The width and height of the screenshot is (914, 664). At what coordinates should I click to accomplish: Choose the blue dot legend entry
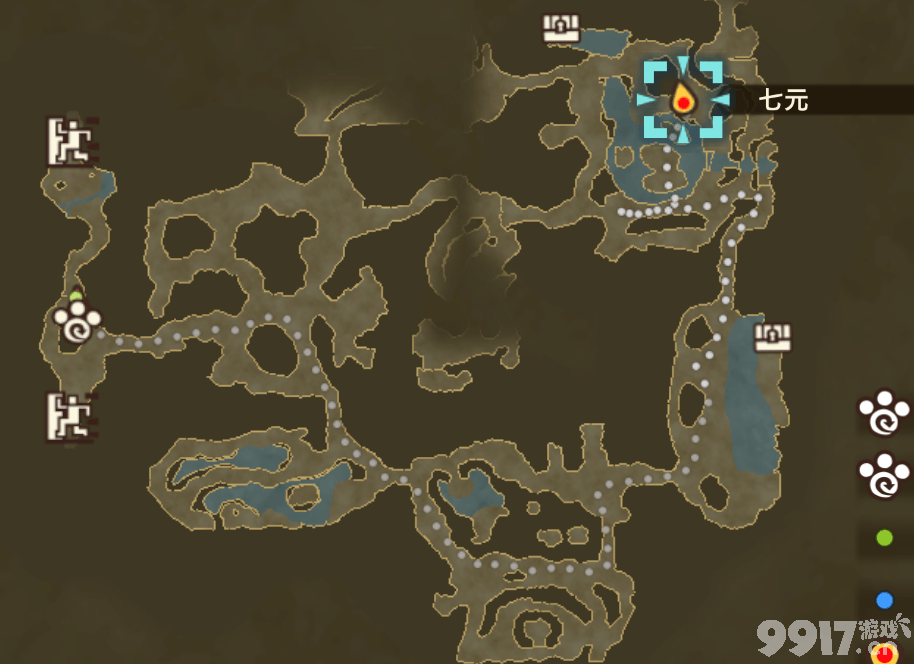coord(884,600)
